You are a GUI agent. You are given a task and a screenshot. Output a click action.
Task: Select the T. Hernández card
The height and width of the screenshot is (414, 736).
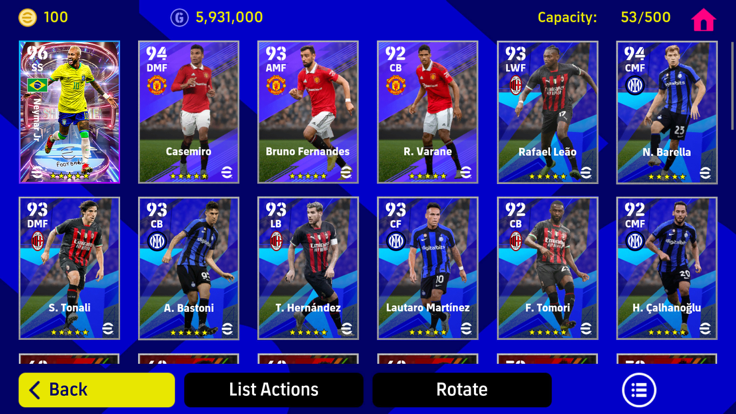tap(307, 268)
